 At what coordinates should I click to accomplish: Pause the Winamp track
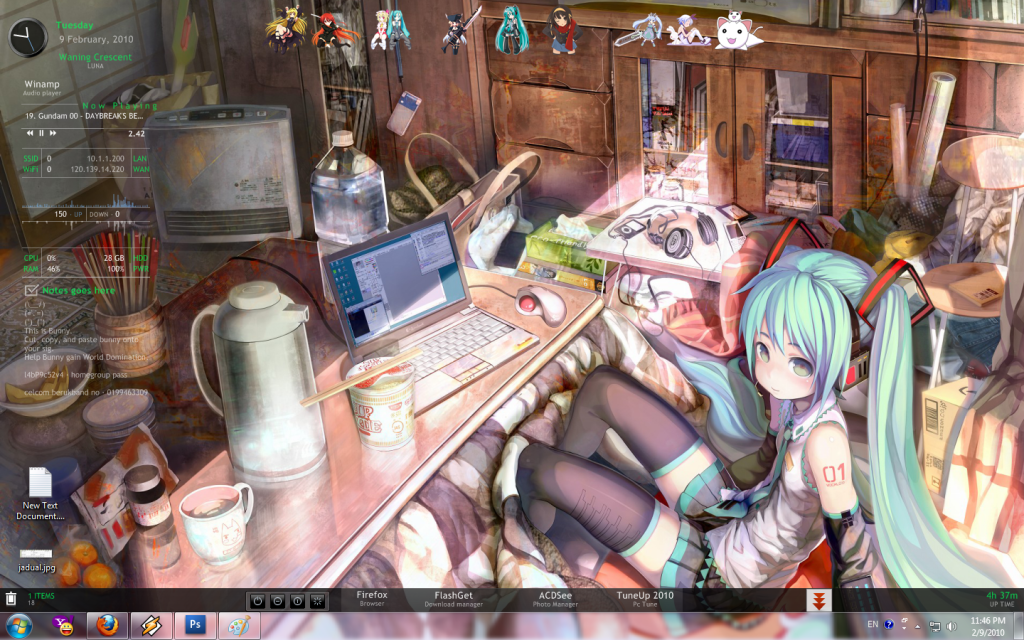pyautogui.click(x=41, y=133)
